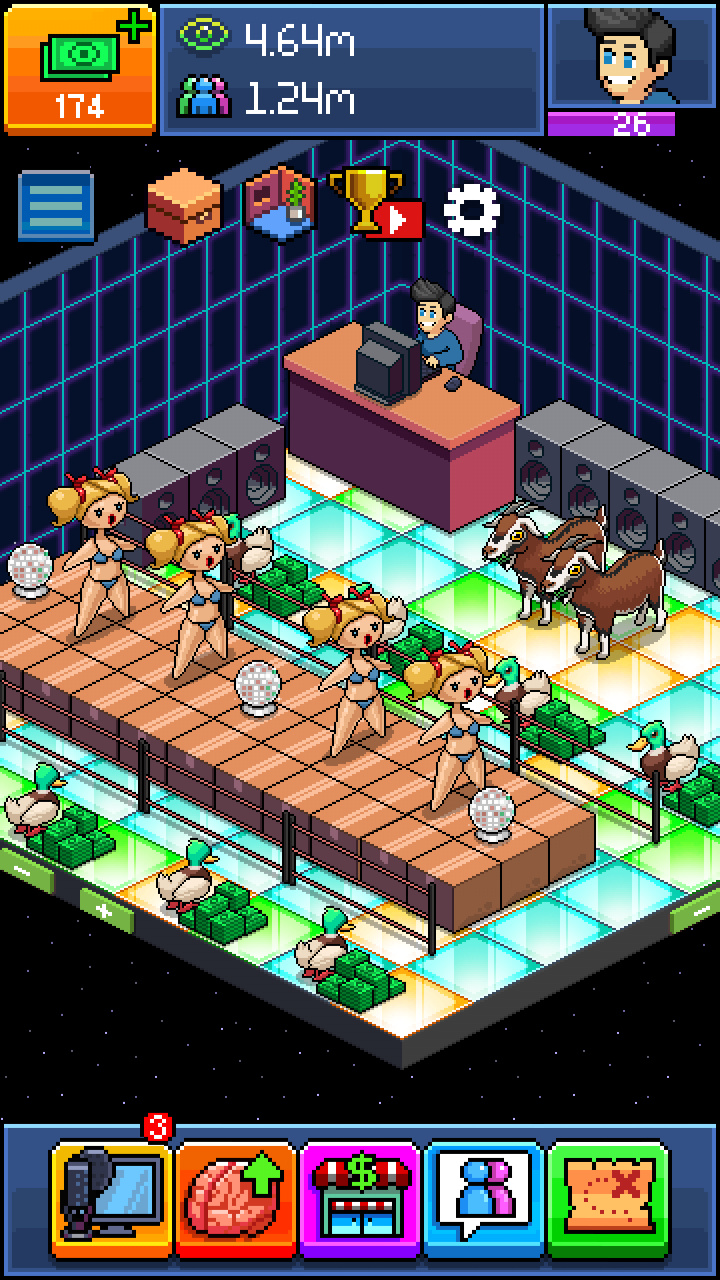Screen dimensions: 720x1280
Task: Open the blue hamburger menu
Action: point(57,207)
